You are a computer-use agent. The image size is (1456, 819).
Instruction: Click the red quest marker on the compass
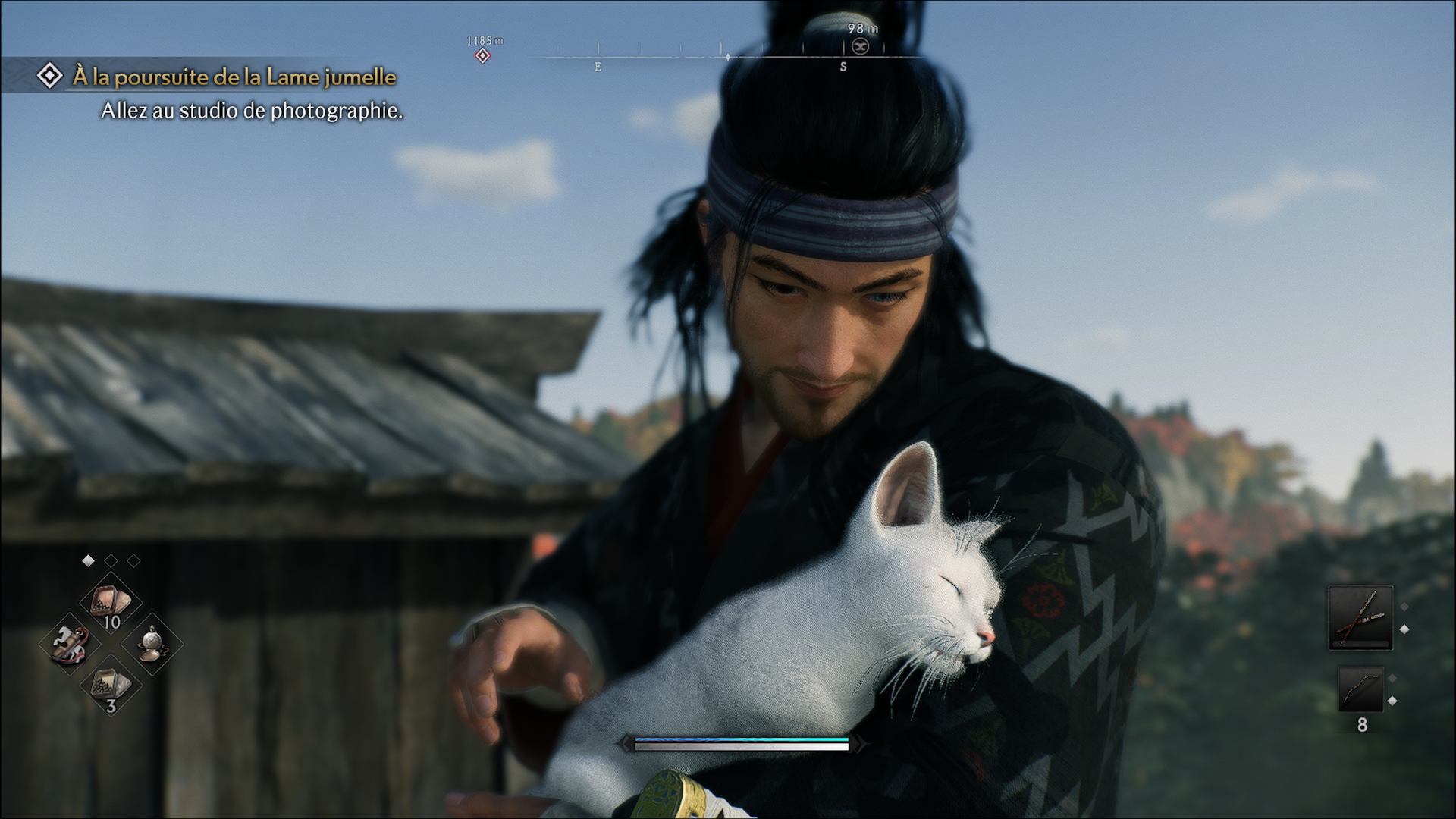482,55
